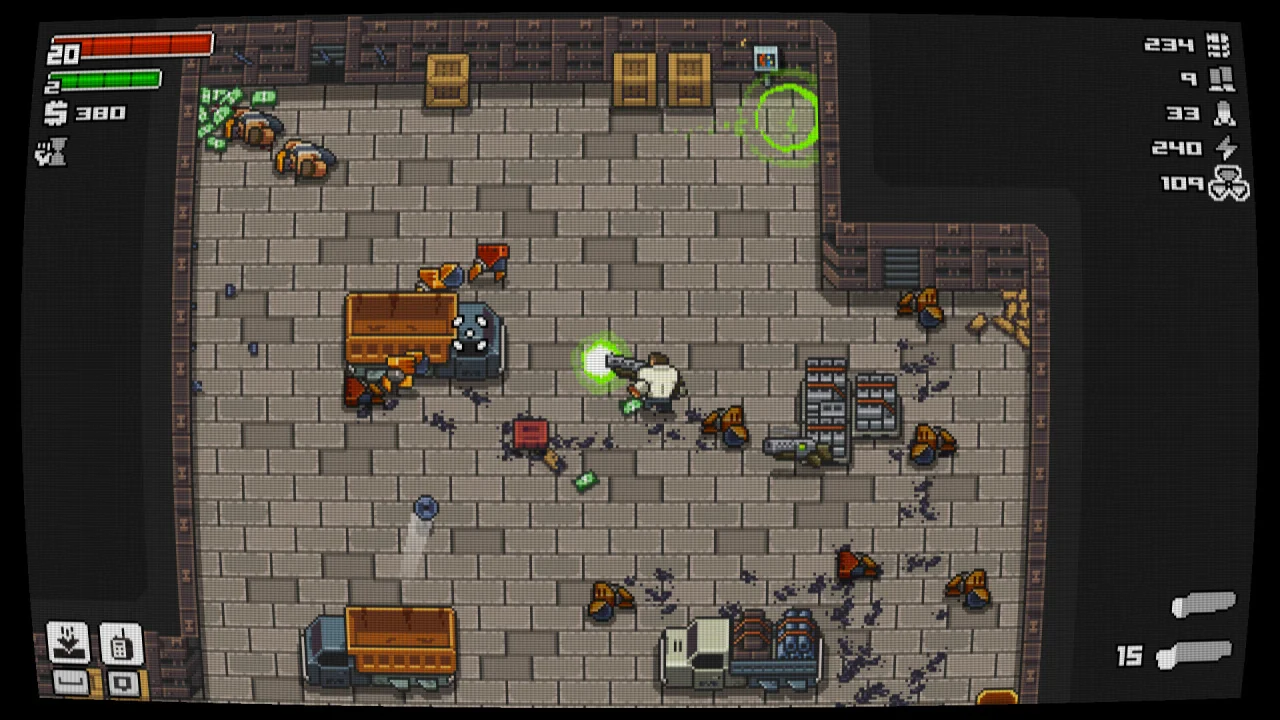Screen dimensions: 1280x720
Task: Select the weapon with 15 ammo
Action: pos(1194,656)
